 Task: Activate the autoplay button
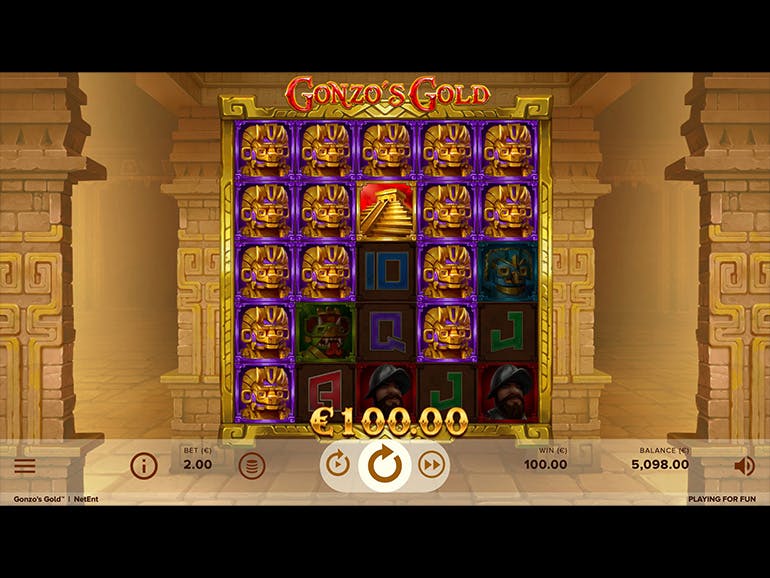[x=338, y=464]
